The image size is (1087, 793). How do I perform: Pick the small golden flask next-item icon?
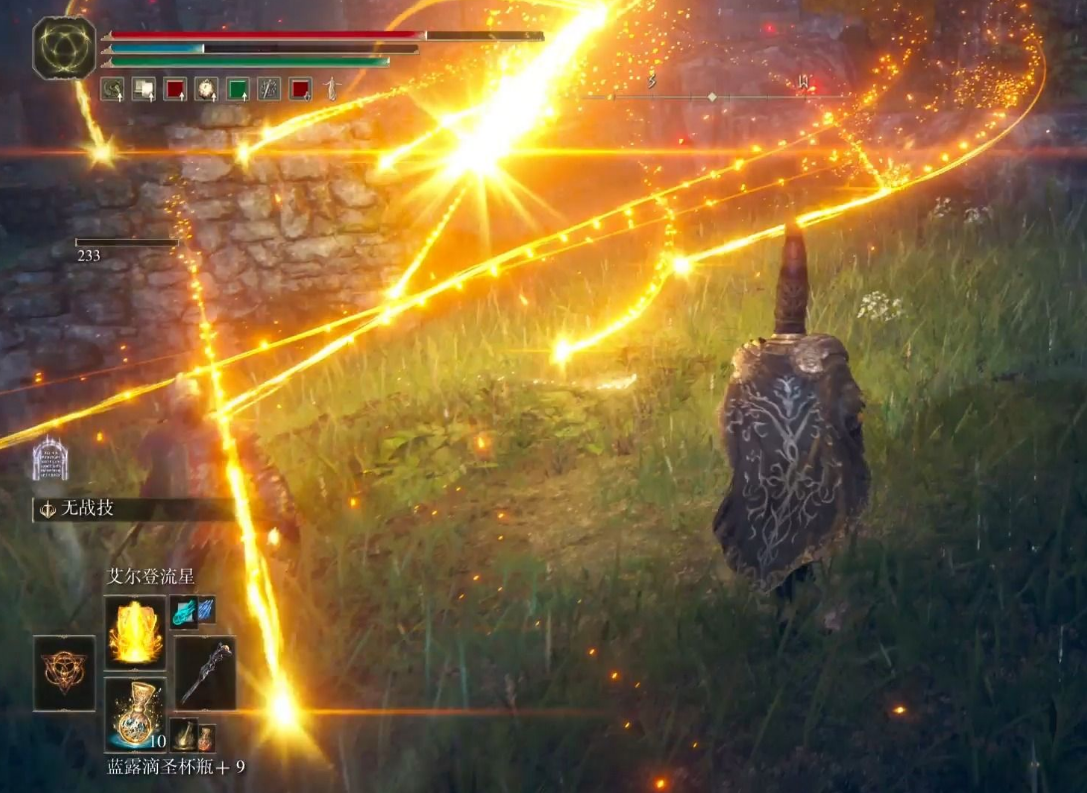click(183, 735)
